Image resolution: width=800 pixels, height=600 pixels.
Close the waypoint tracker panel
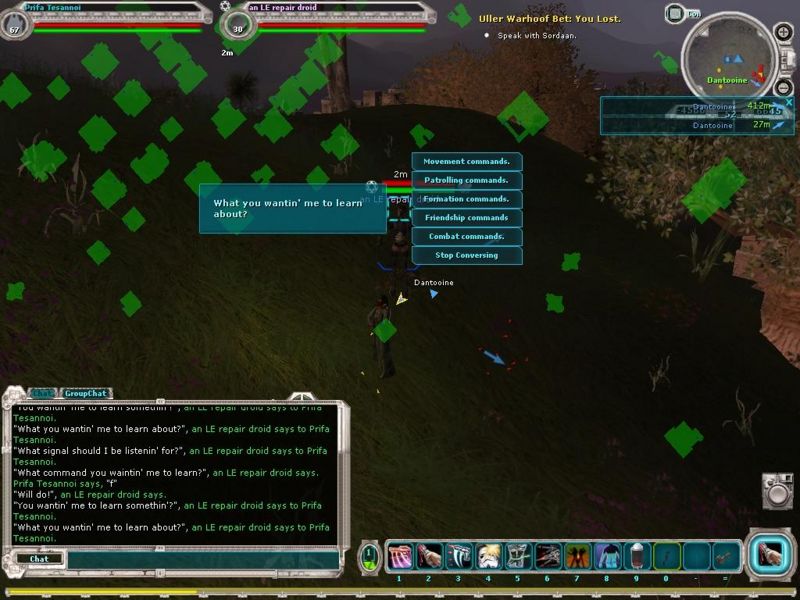coord(788,102)
